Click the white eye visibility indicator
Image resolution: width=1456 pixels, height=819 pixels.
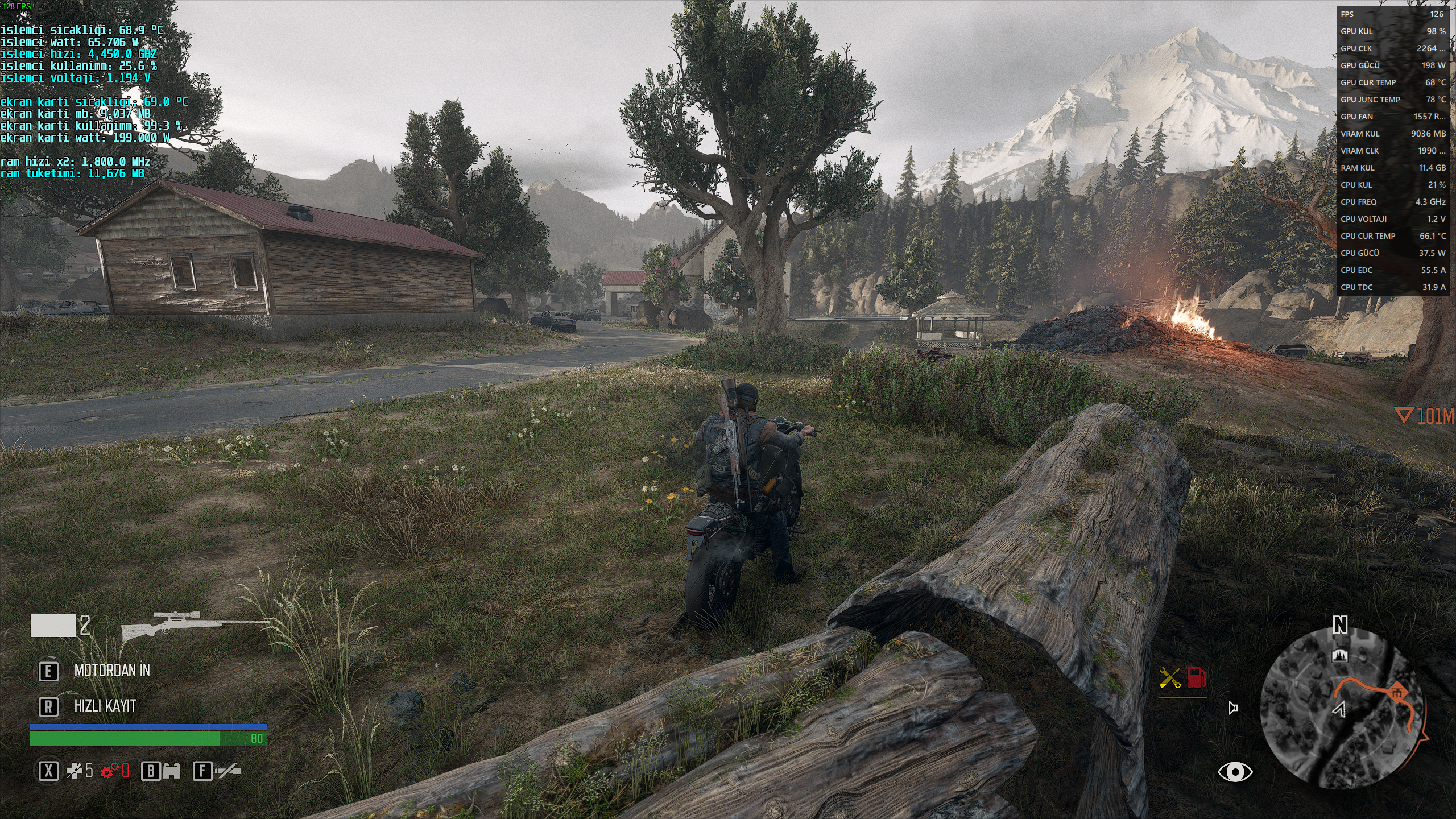tap(1235, 772)
